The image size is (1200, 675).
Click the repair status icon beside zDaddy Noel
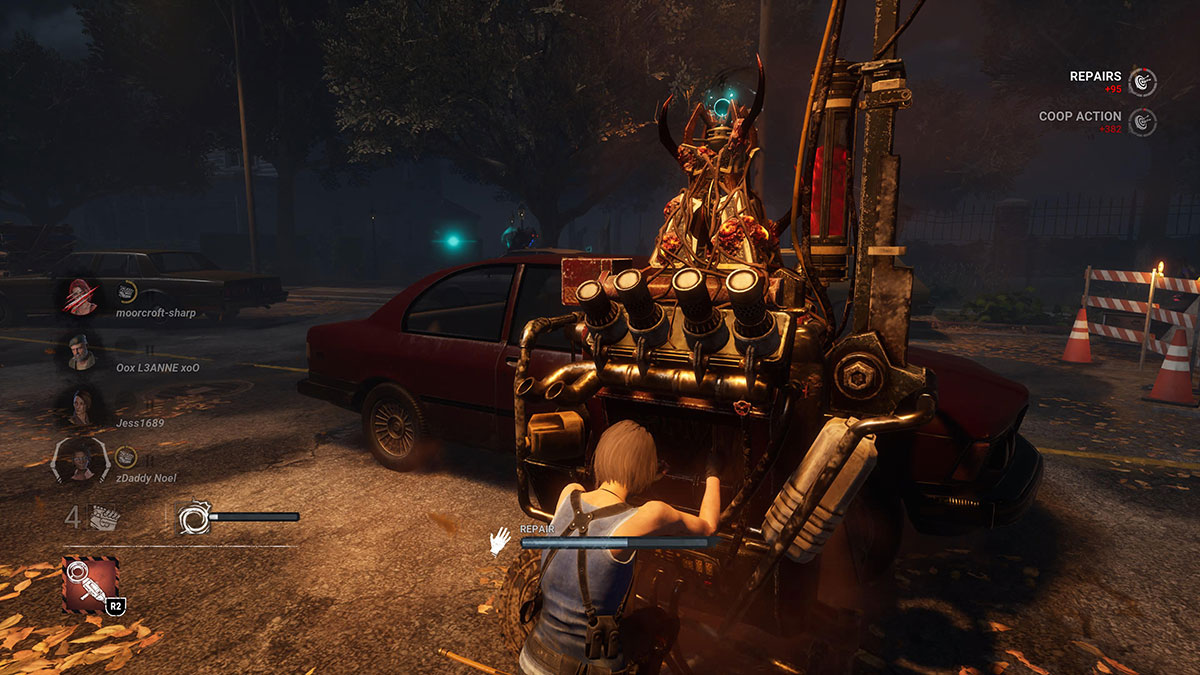point(127,457)
